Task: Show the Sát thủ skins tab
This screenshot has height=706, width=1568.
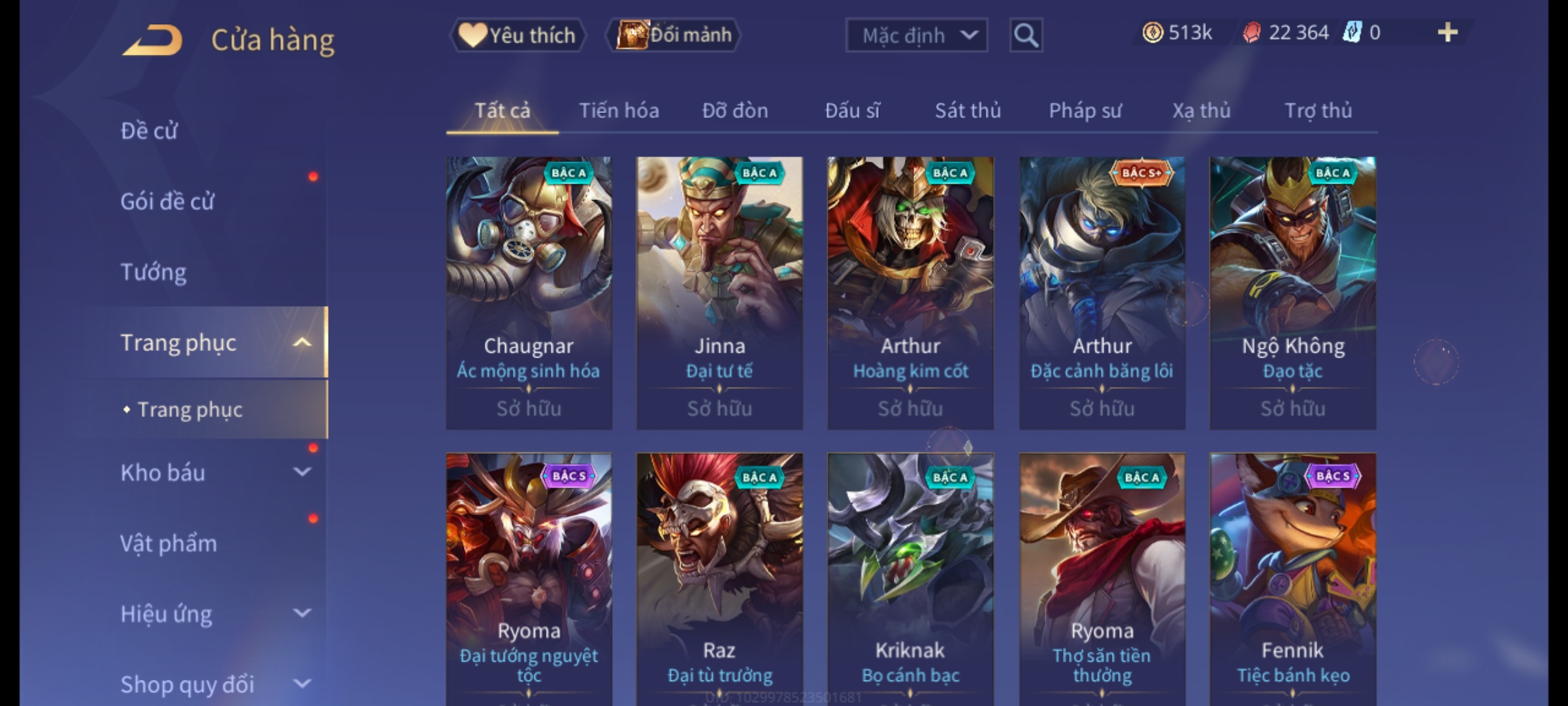Action: click(968, 110)
